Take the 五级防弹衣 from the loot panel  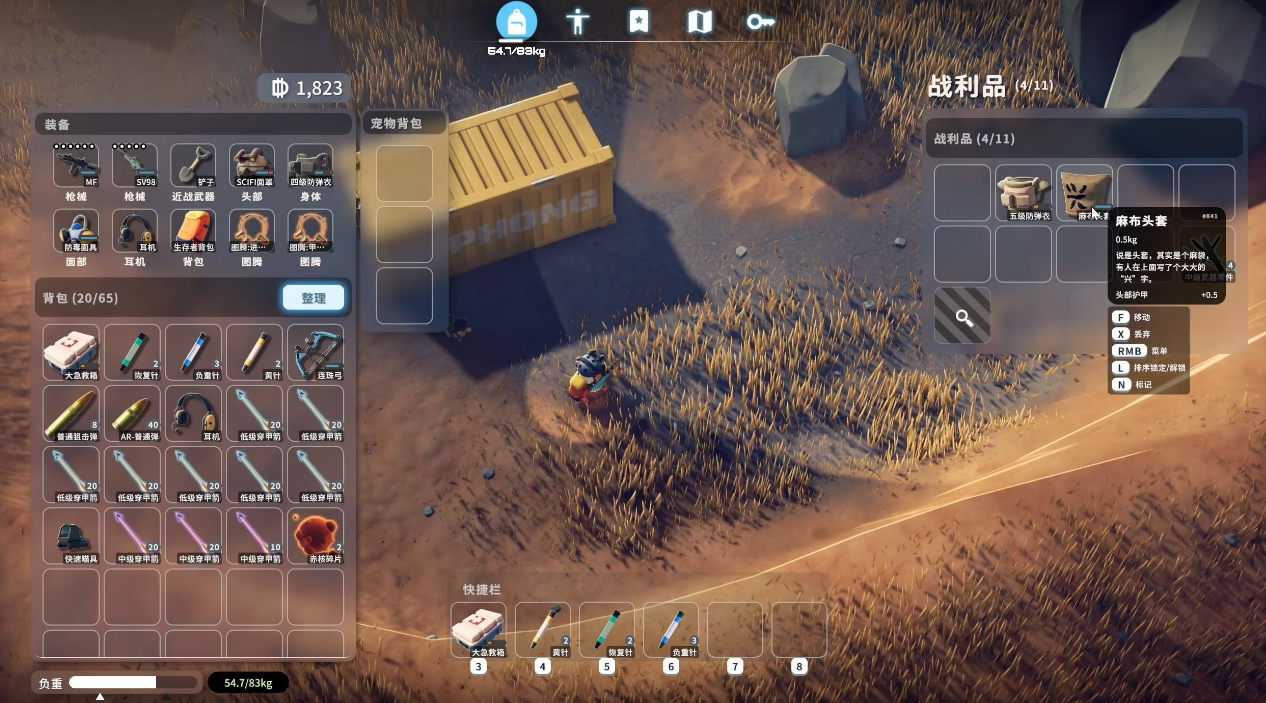pyautogui.click(x=1023, y=192)
